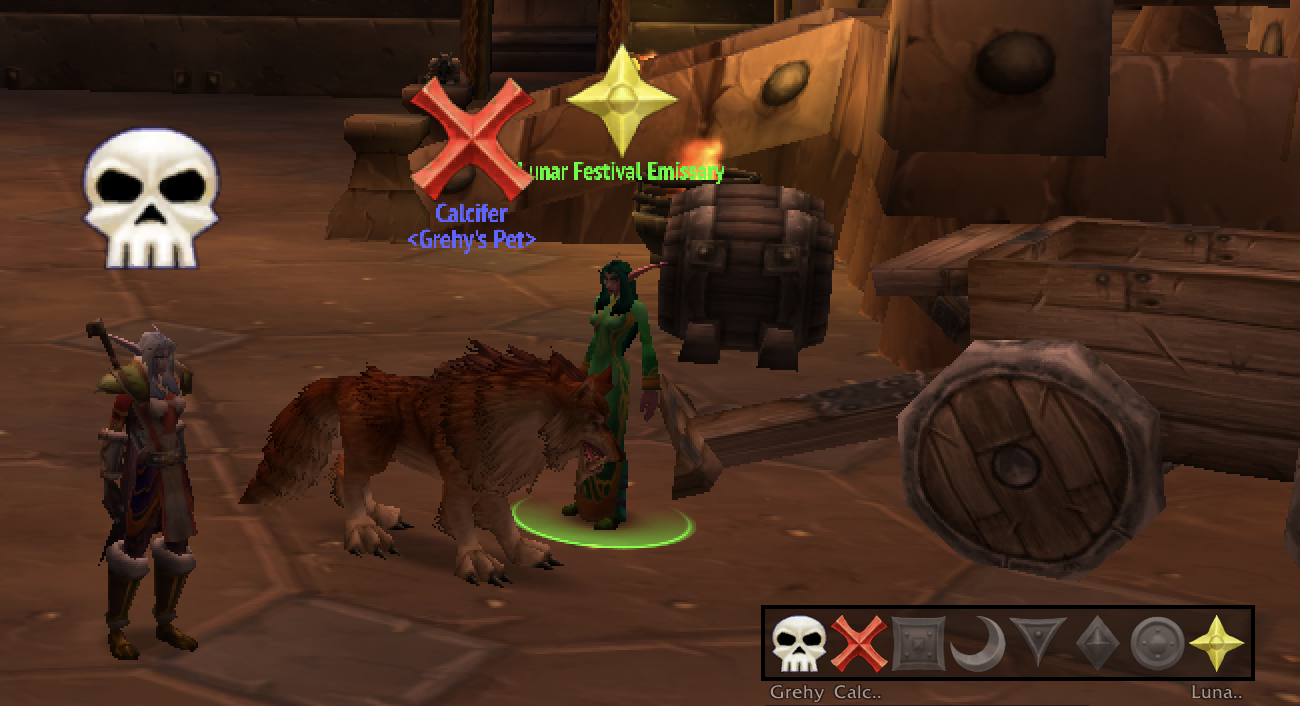Select the yellow star marker in the bar
Viewport: 1300px width, 706px height.
coord(1216,644)
